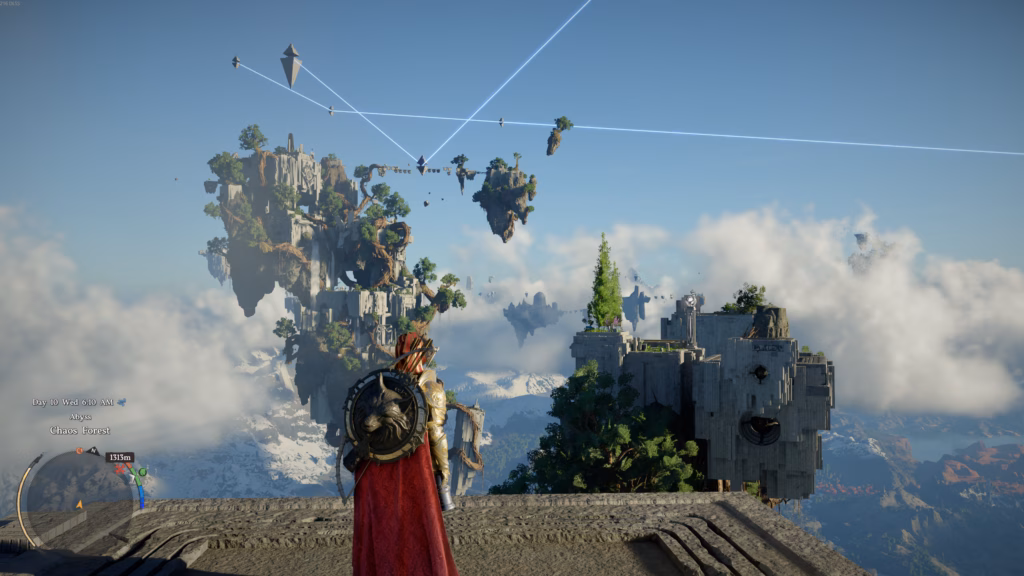This screenshot has height=576, width=1024.
Task: Select the green circle marker on minimap
Action: pyautogui.click(x=142, y=472)
